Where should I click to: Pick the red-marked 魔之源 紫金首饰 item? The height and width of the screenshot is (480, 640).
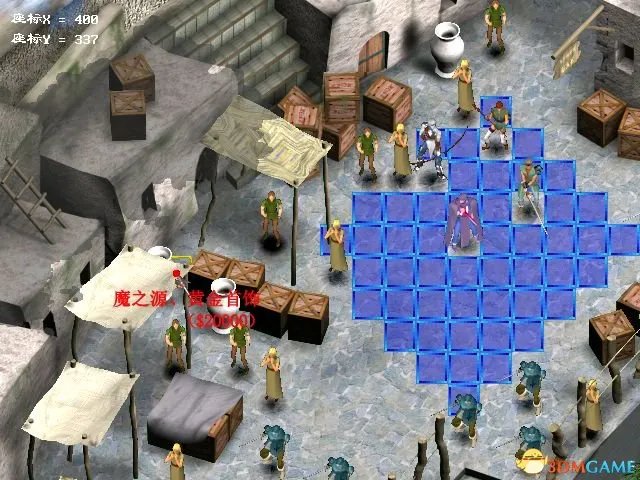[177, 271]
